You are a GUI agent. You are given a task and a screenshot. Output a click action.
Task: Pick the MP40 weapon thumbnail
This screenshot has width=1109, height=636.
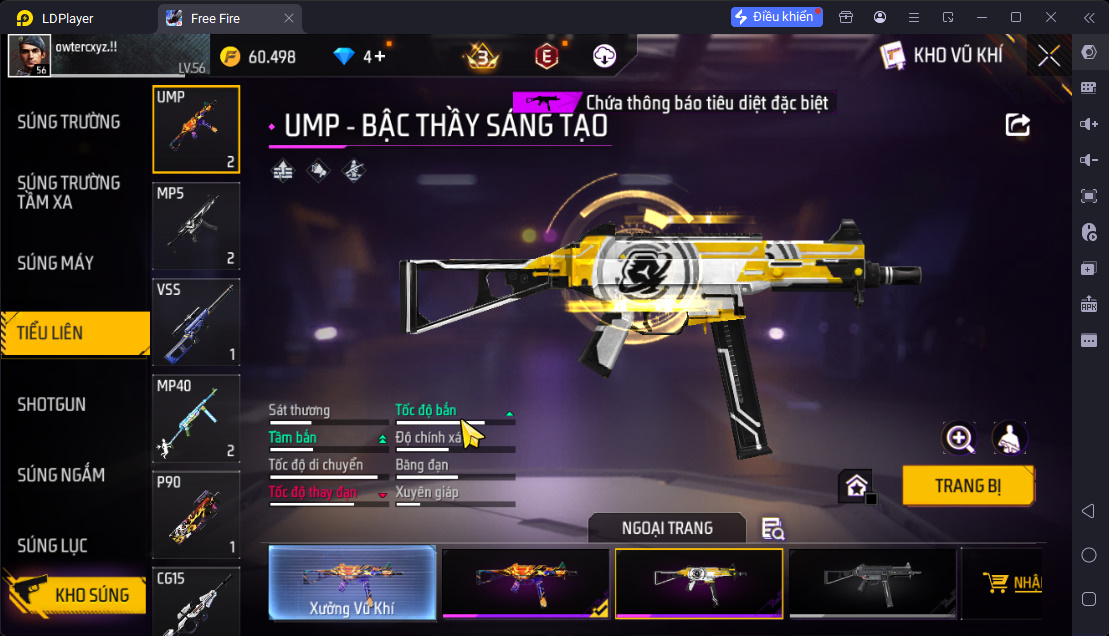196,418
